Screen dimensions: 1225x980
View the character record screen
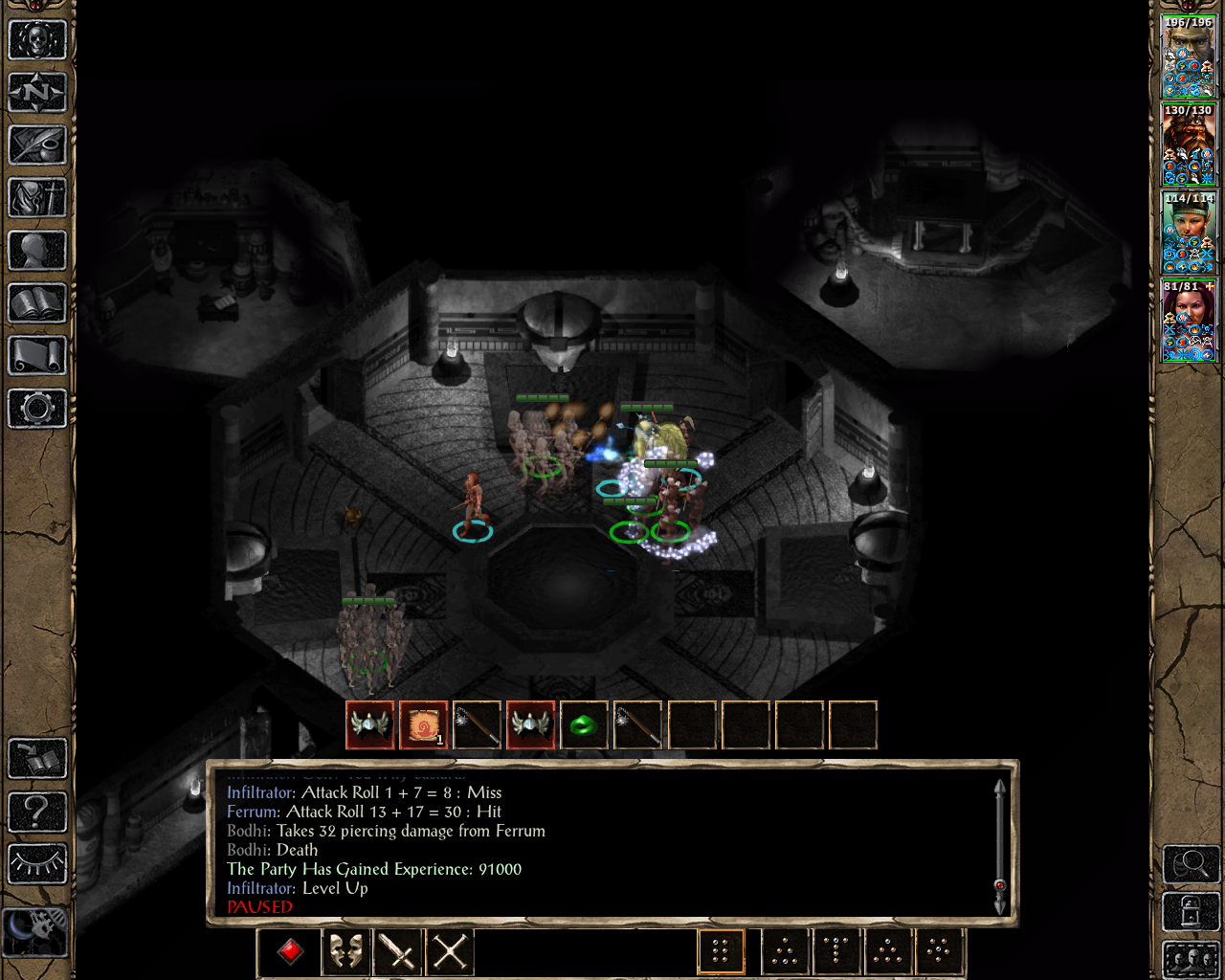coord(36,252)
